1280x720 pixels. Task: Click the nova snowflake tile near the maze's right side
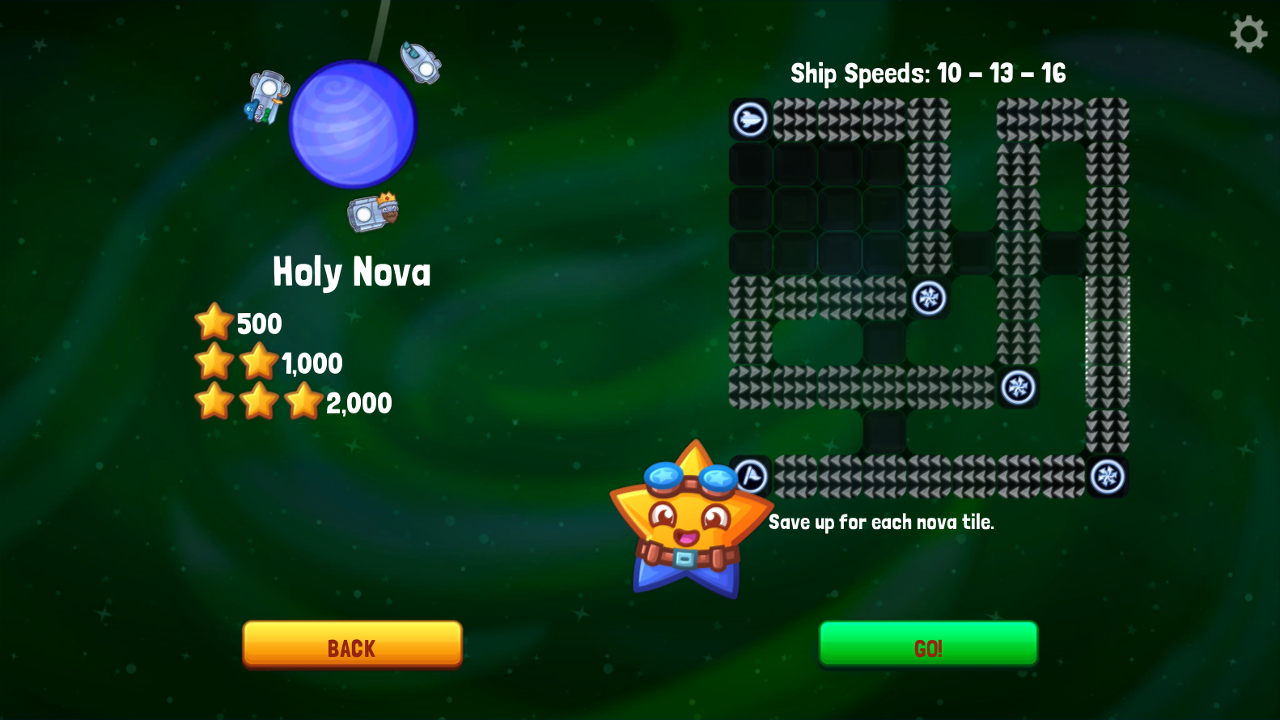1018,388
